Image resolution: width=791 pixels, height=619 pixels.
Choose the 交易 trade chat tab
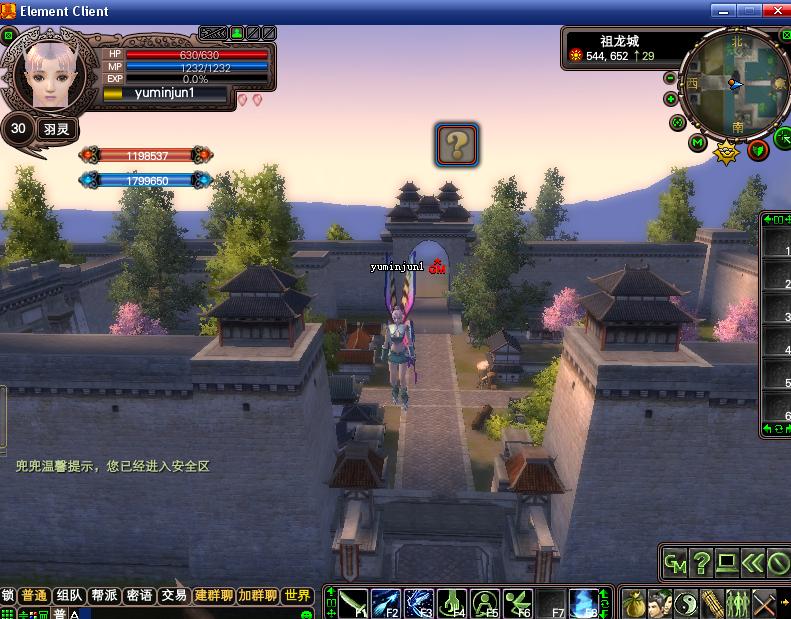pos(174,595)
